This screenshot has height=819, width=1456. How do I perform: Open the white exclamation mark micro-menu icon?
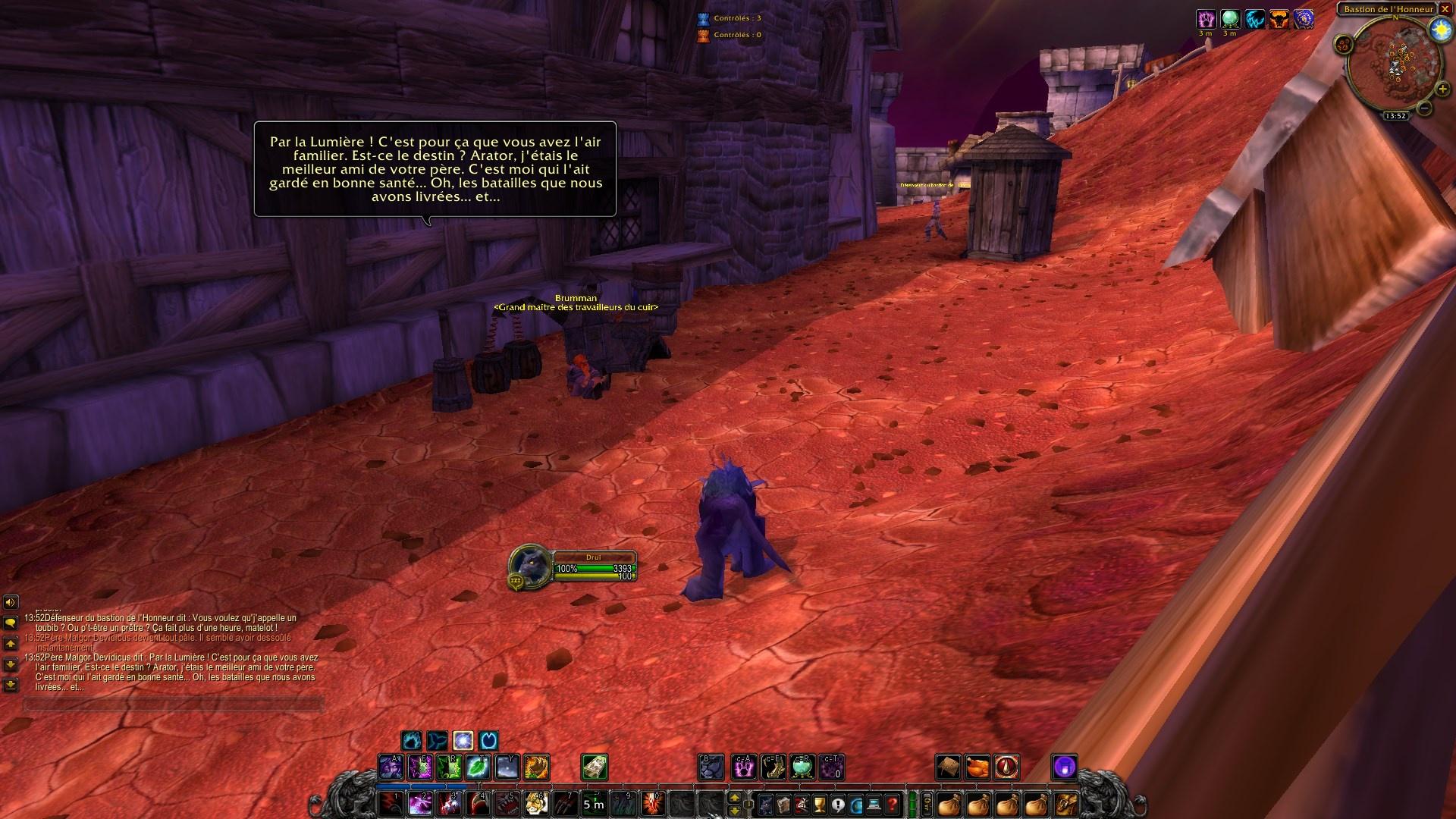(x=838, y=805)
